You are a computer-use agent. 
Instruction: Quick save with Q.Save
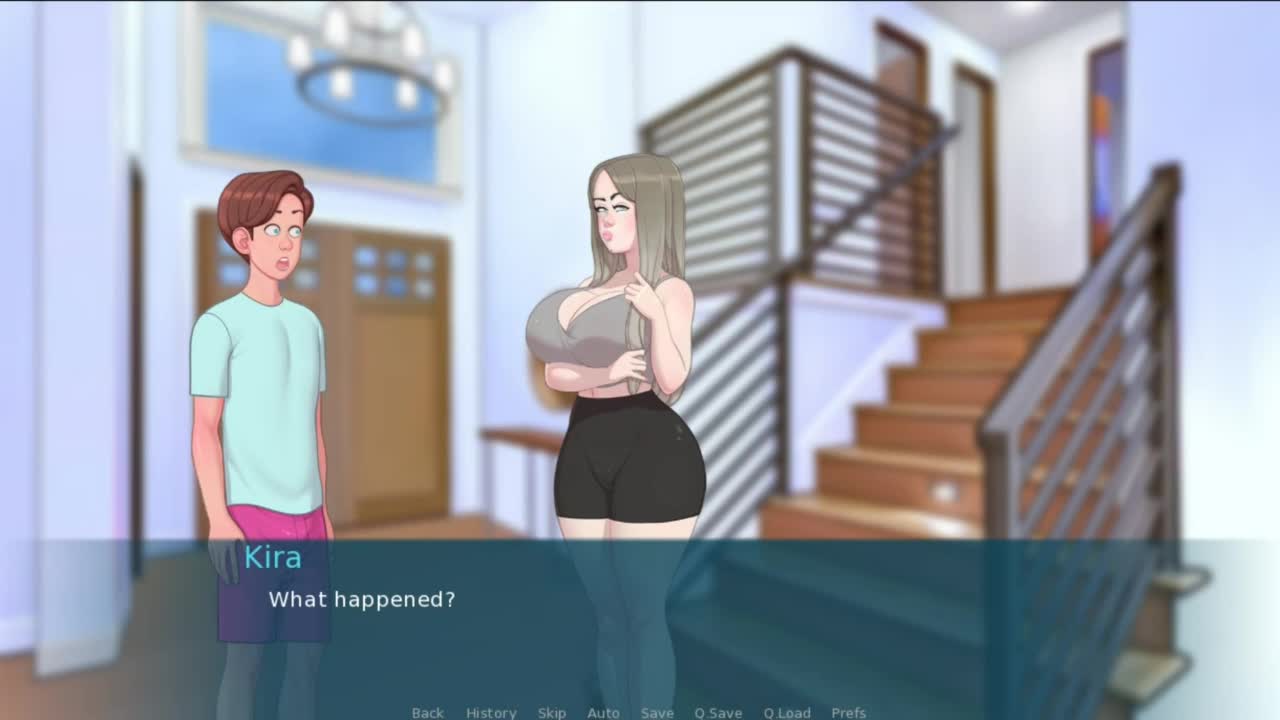[x=718, y=712]
